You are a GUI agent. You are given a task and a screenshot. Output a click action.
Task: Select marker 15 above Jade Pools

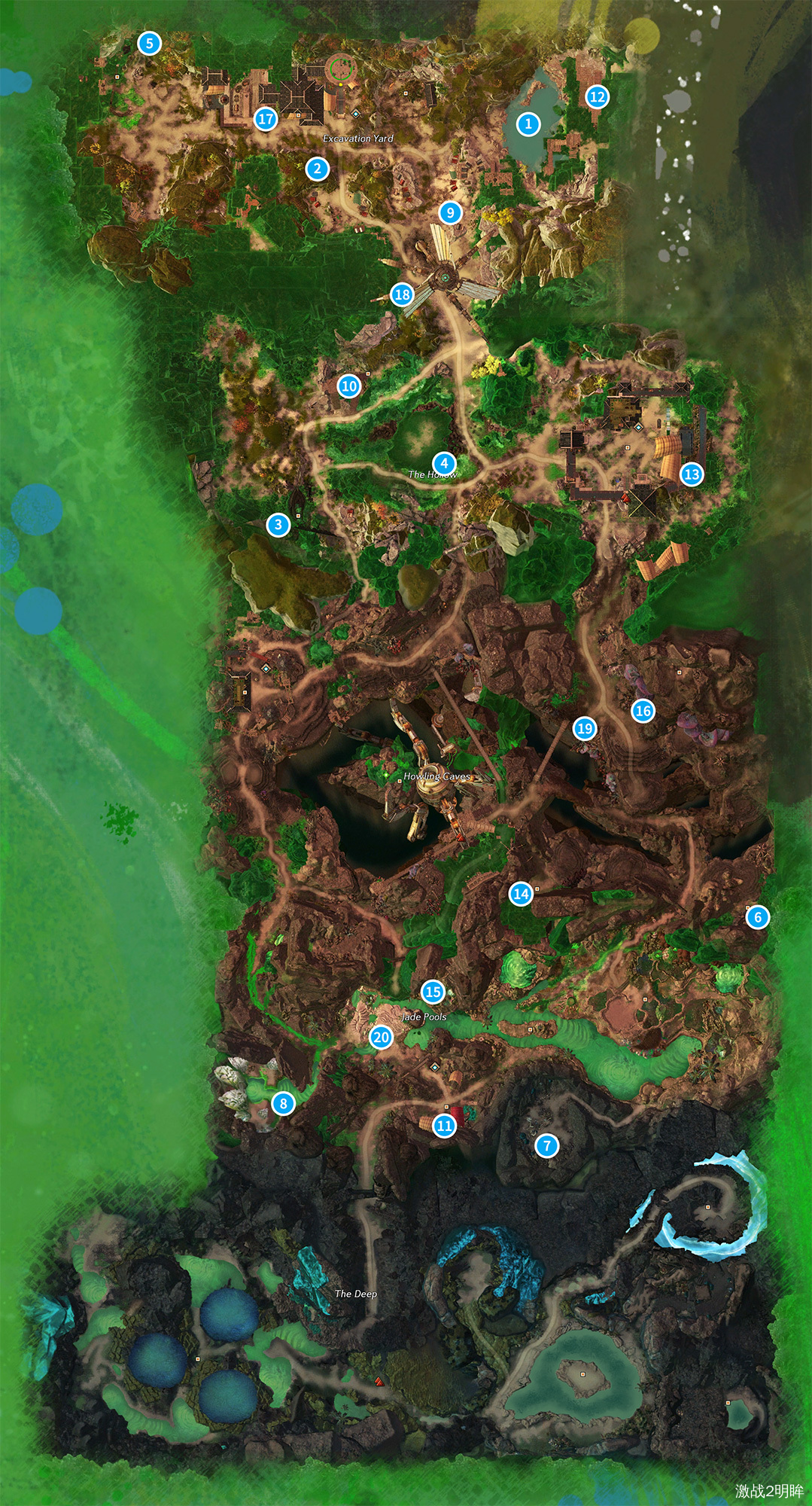click(x=433, y=992)
